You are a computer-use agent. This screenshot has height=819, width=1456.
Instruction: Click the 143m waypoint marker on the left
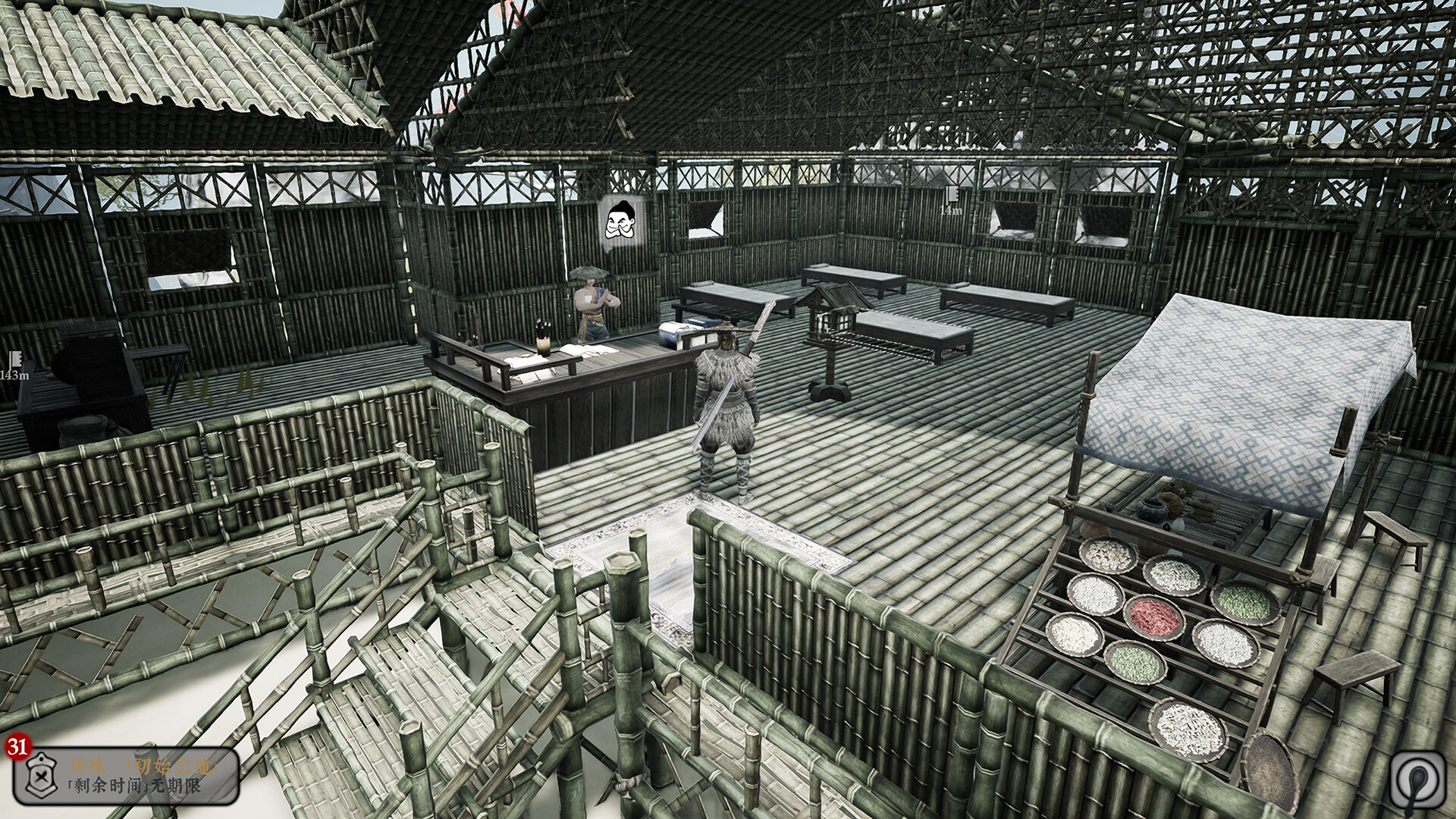pyautogui.click(x=15, y=366)
